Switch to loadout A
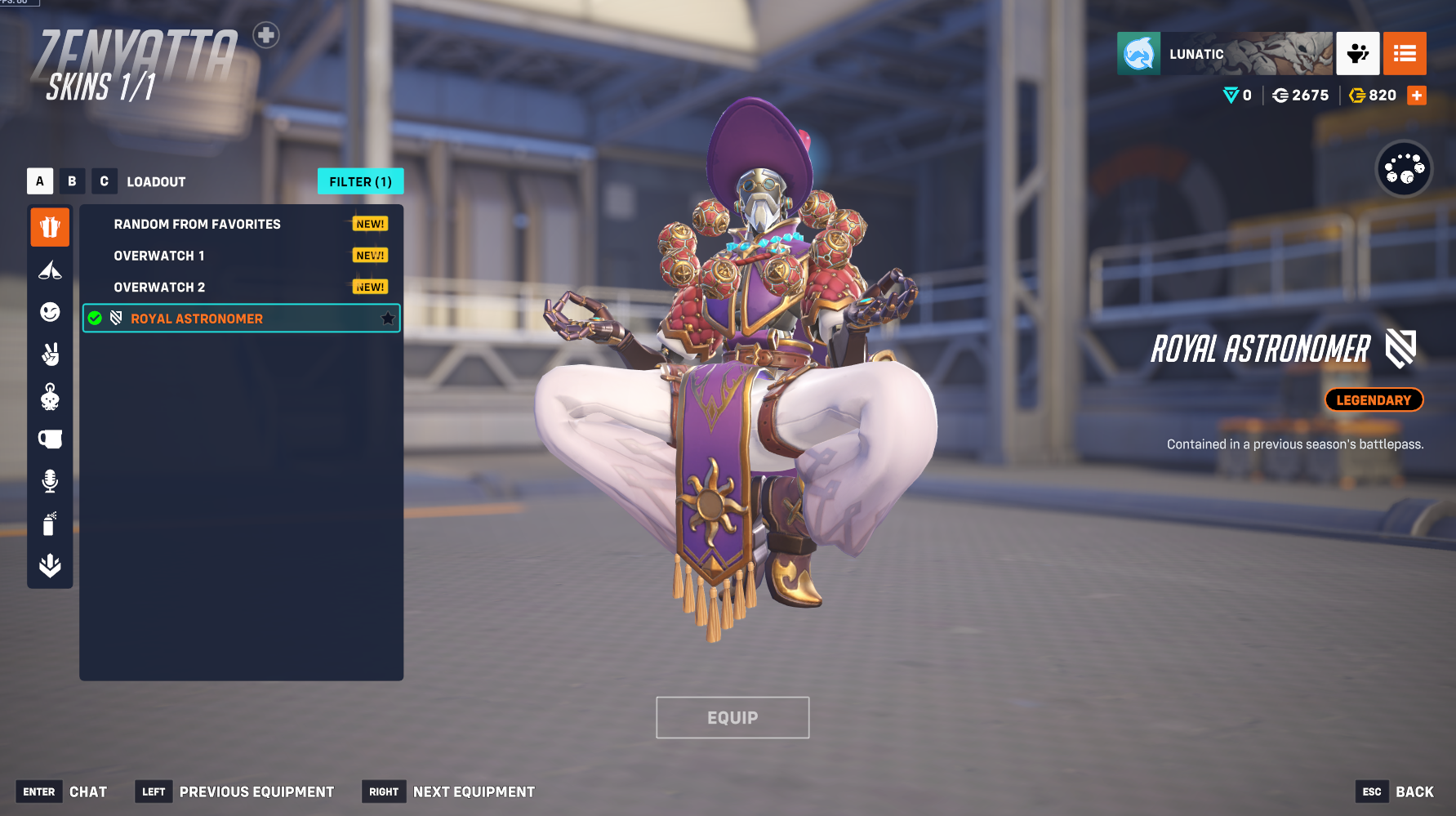 click(40, 181)
